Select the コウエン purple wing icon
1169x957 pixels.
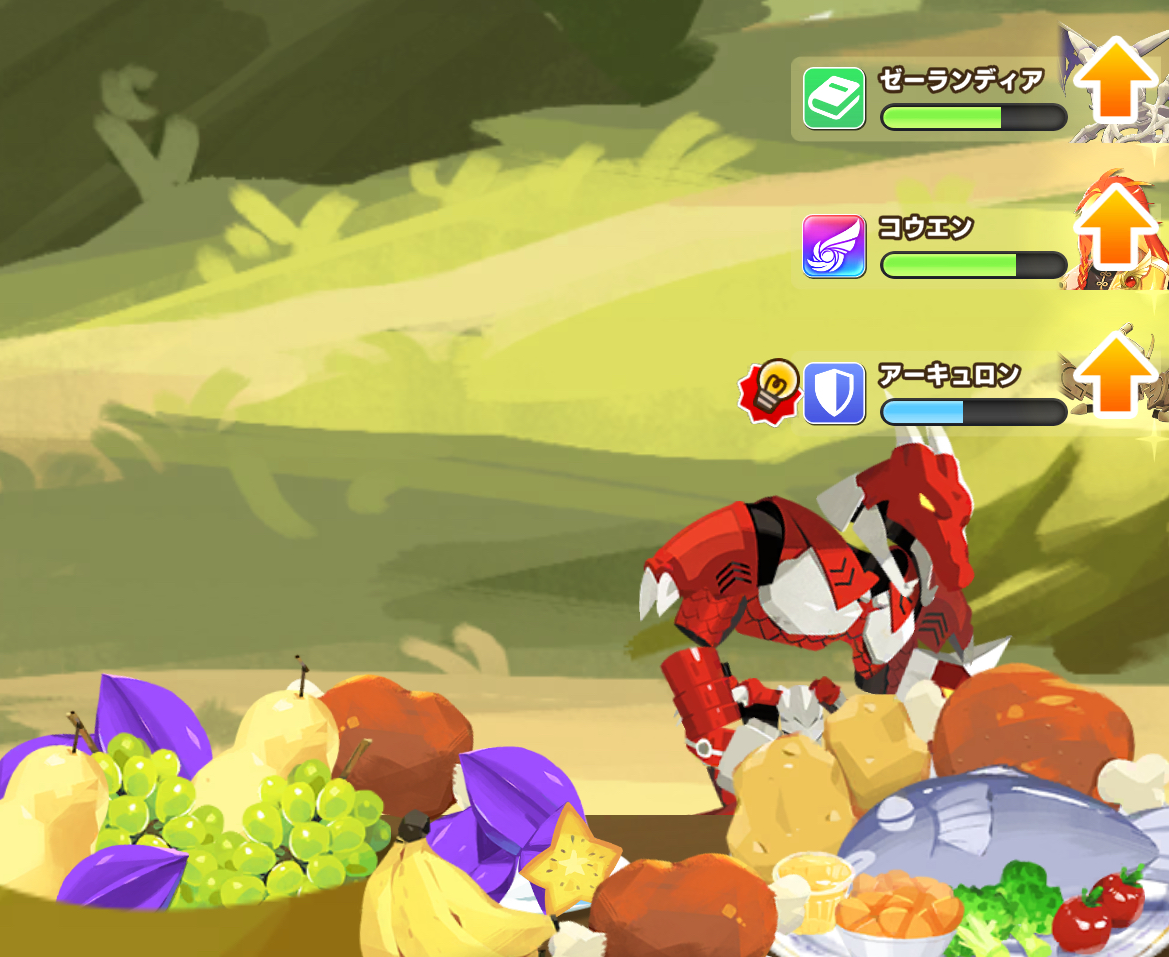pyautogui.click(x=834, y=246)
